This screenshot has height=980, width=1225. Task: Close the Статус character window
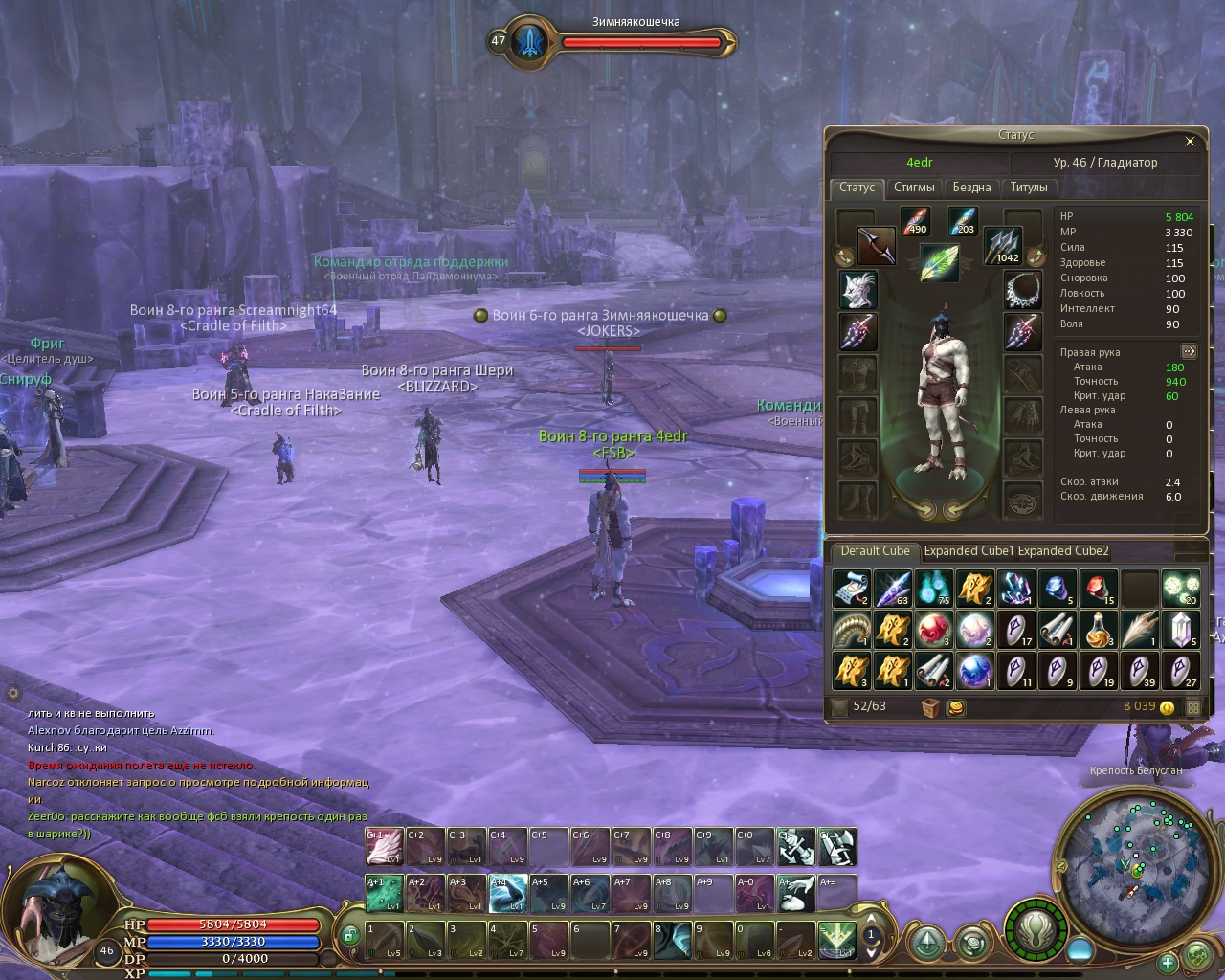[x=1190, y=142]
